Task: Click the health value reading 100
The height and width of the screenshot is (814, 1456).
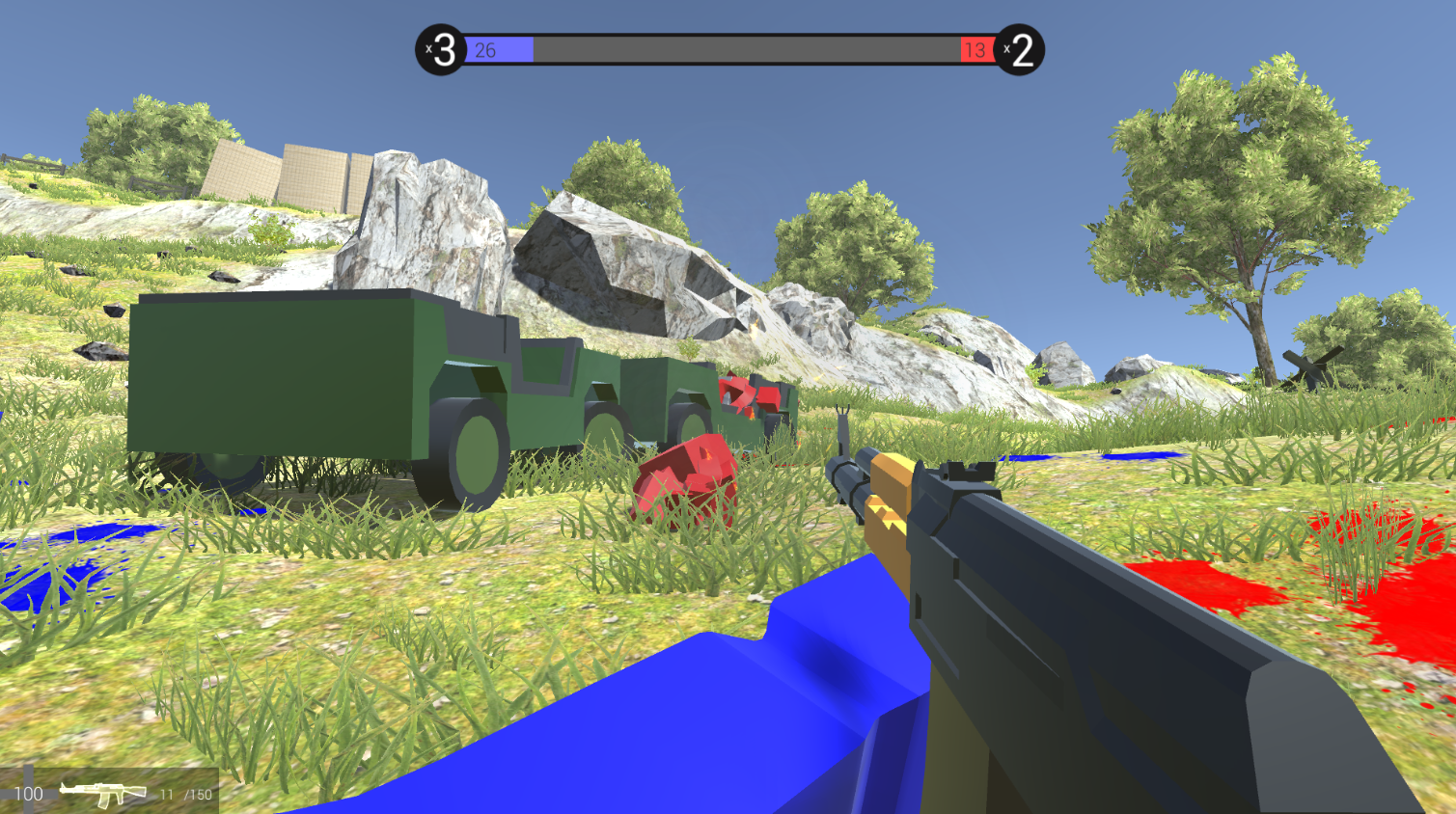Action: [x=29, y=794]
